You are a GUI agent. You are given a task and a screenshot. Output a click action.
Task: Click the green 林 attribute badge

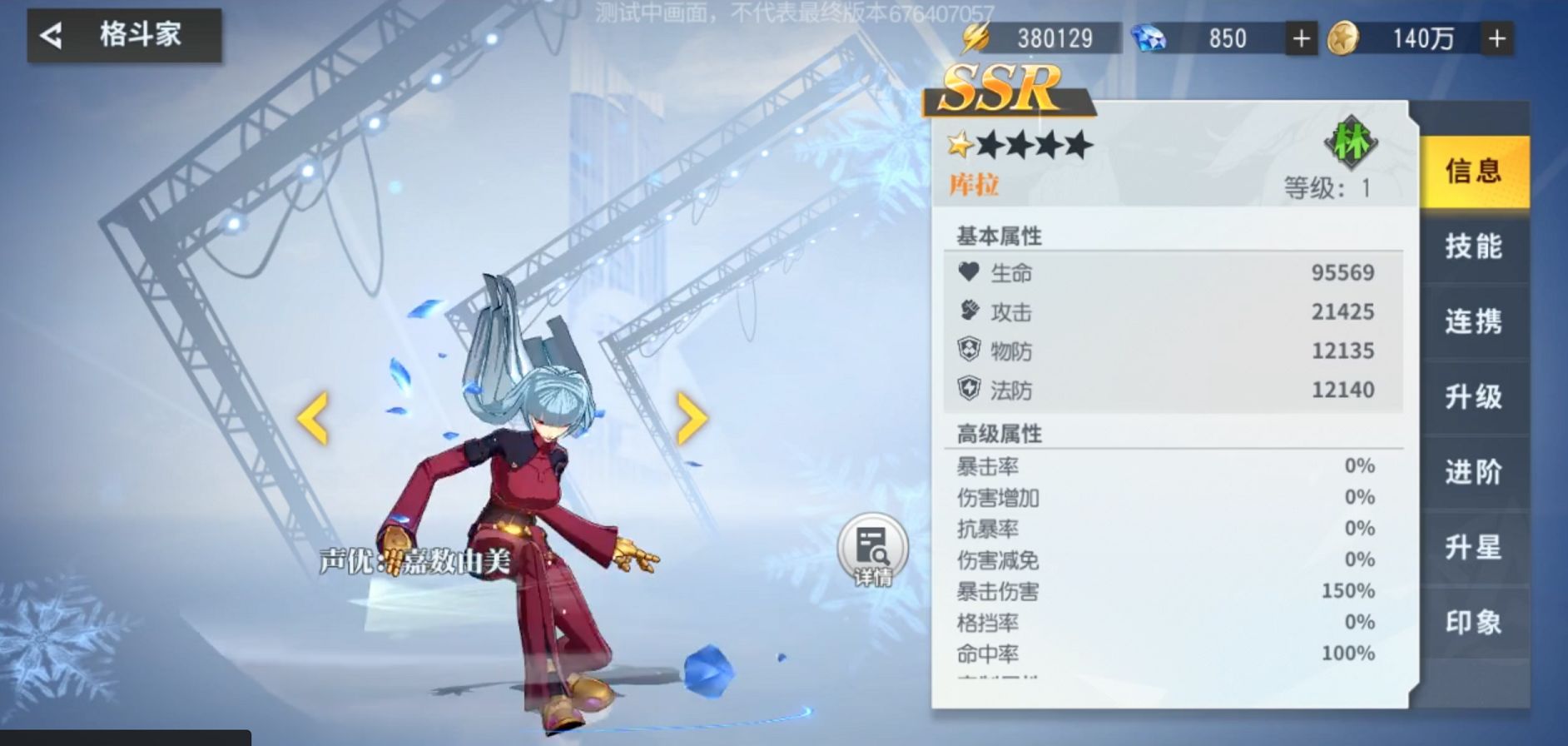pyautogui.click(x=1350, y=142)
